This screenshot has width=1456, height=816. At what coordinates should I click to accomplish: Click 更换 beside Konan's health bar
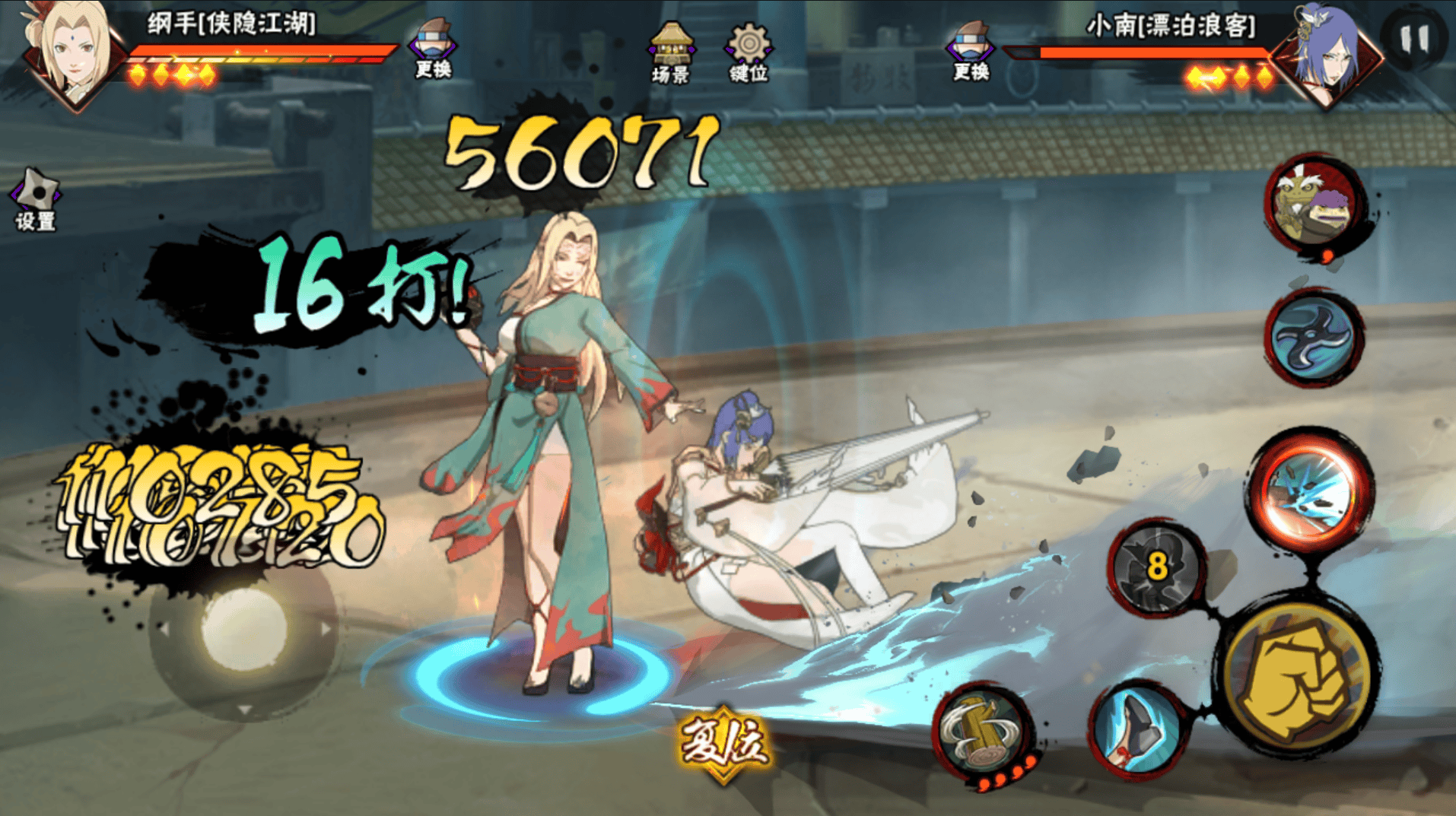[971, 50]
